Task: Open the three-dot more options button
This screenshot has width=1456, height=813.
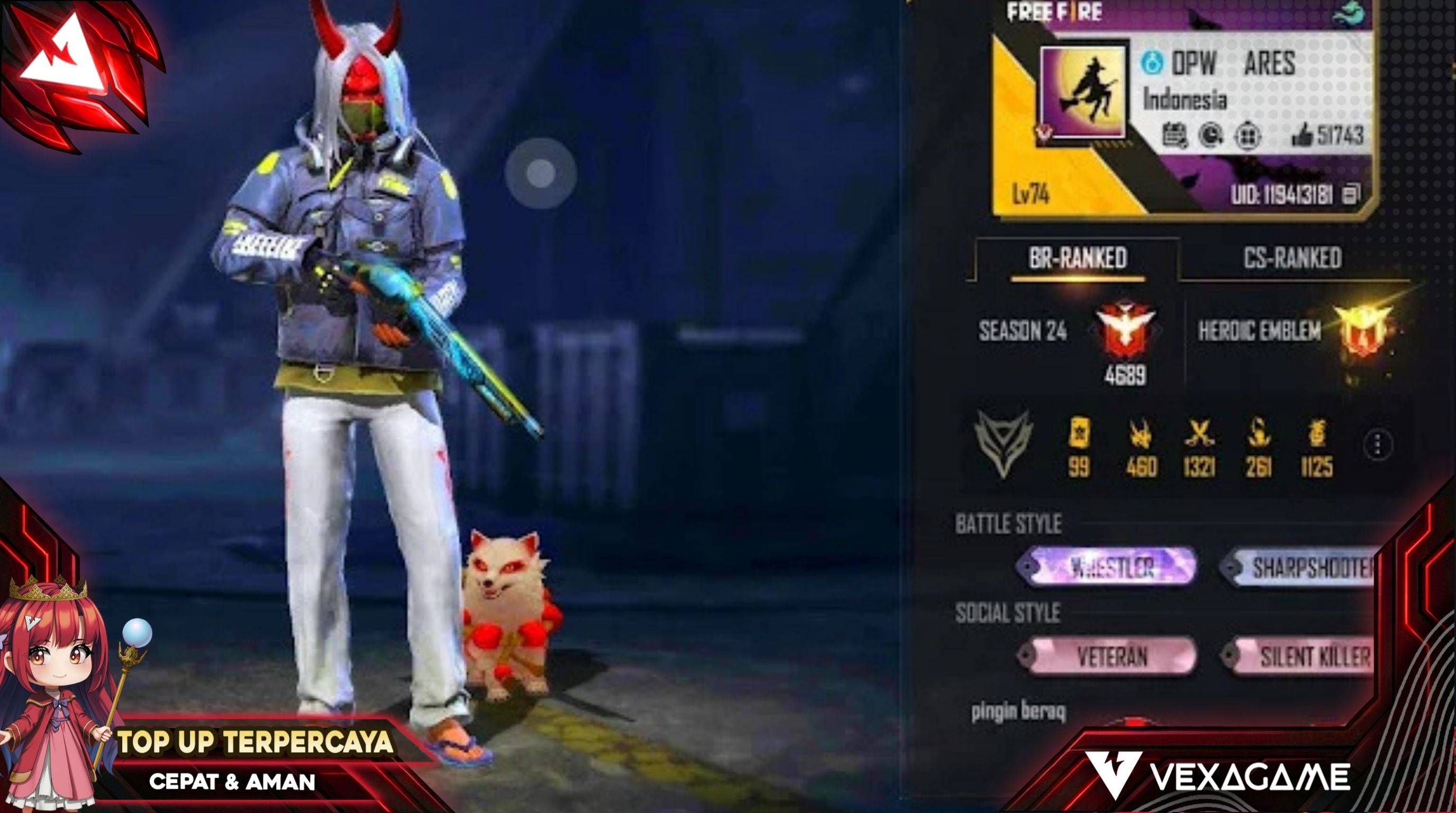Action: point(1378,445)
